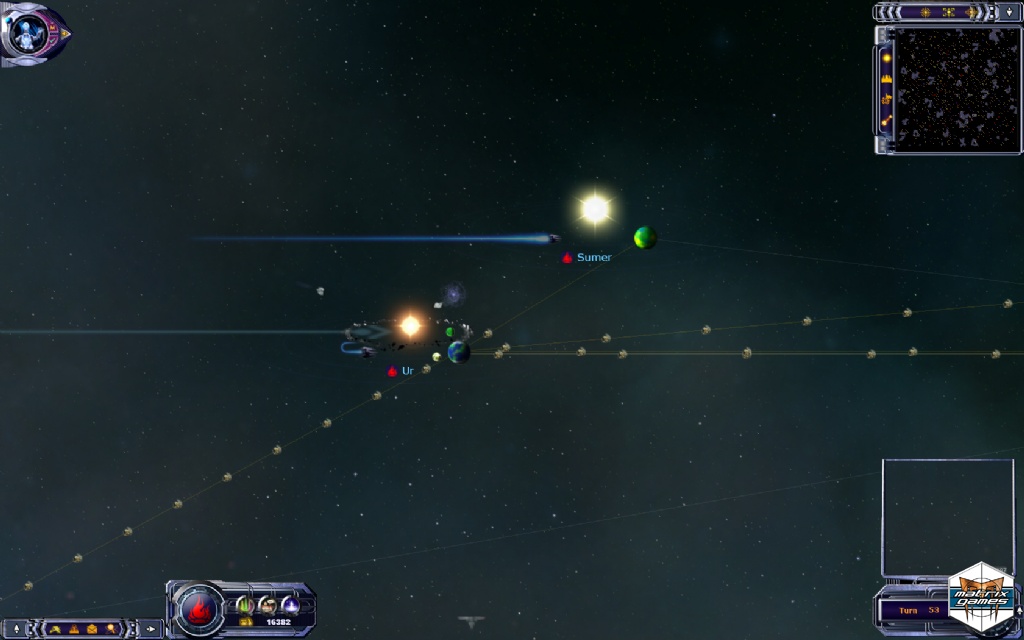The image size is (1024, 640).
Task: Toggle the trade route filter beside the minimap
Action: coord(886,122)
